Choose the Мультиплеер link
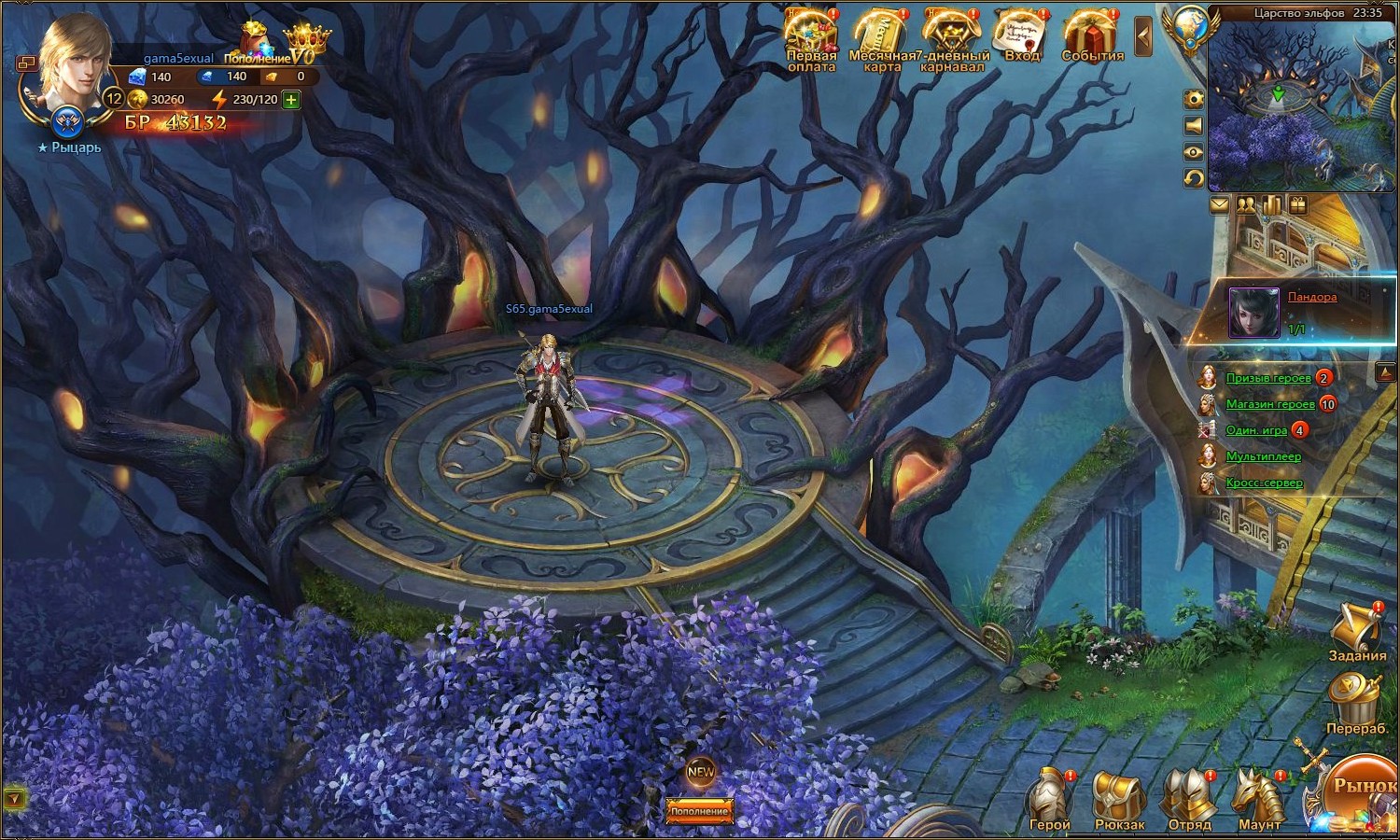 click(1263, 456)
